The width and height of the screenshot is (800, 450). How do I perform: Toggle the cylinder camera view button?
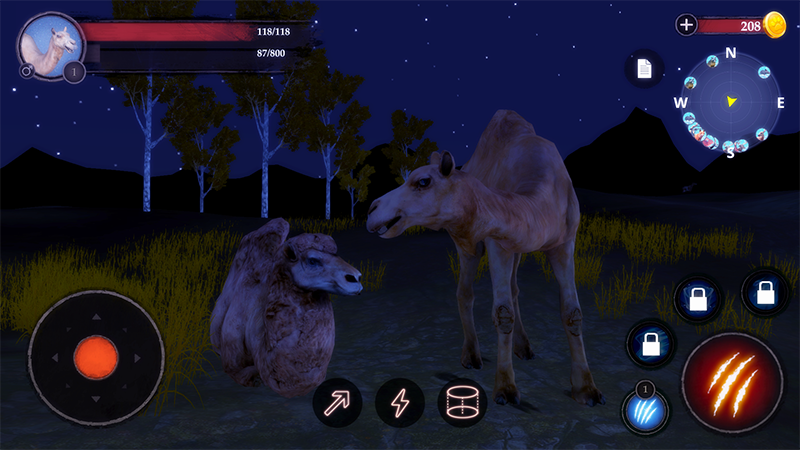point(461,403)
